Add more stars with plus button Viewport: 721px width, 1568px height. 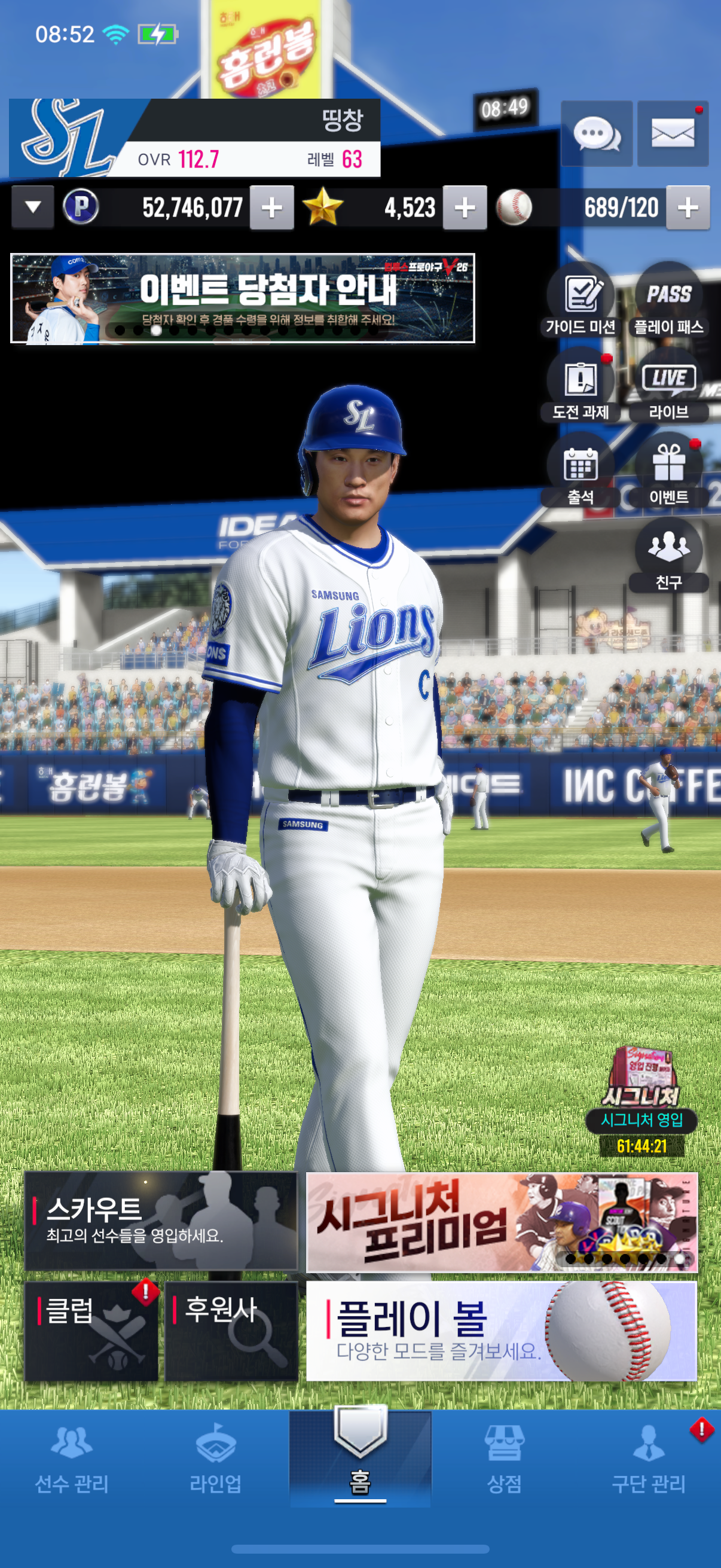click(465, 208)
